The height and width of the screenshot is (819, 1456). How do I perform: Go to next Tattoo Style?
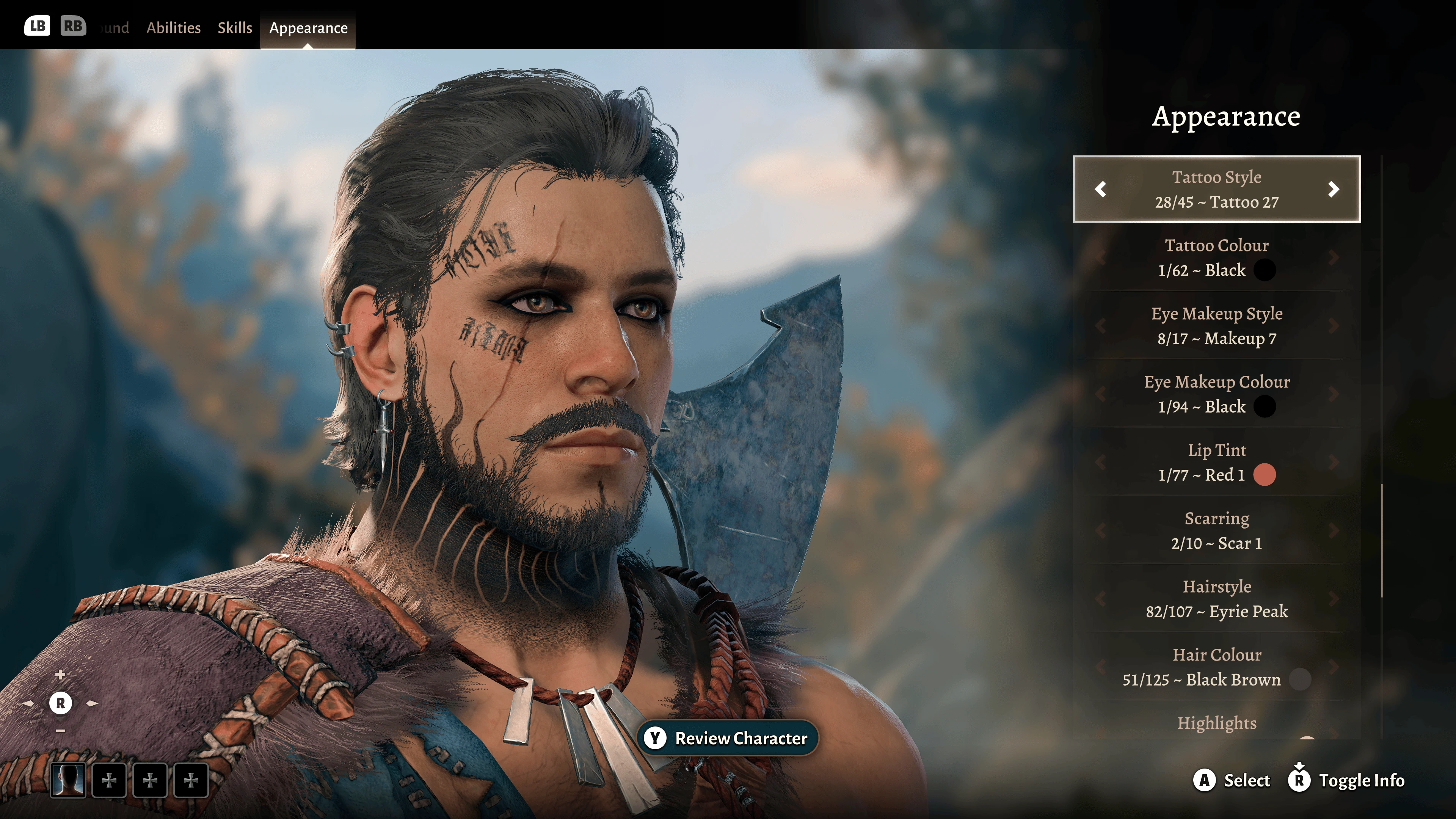[1334, 189]
